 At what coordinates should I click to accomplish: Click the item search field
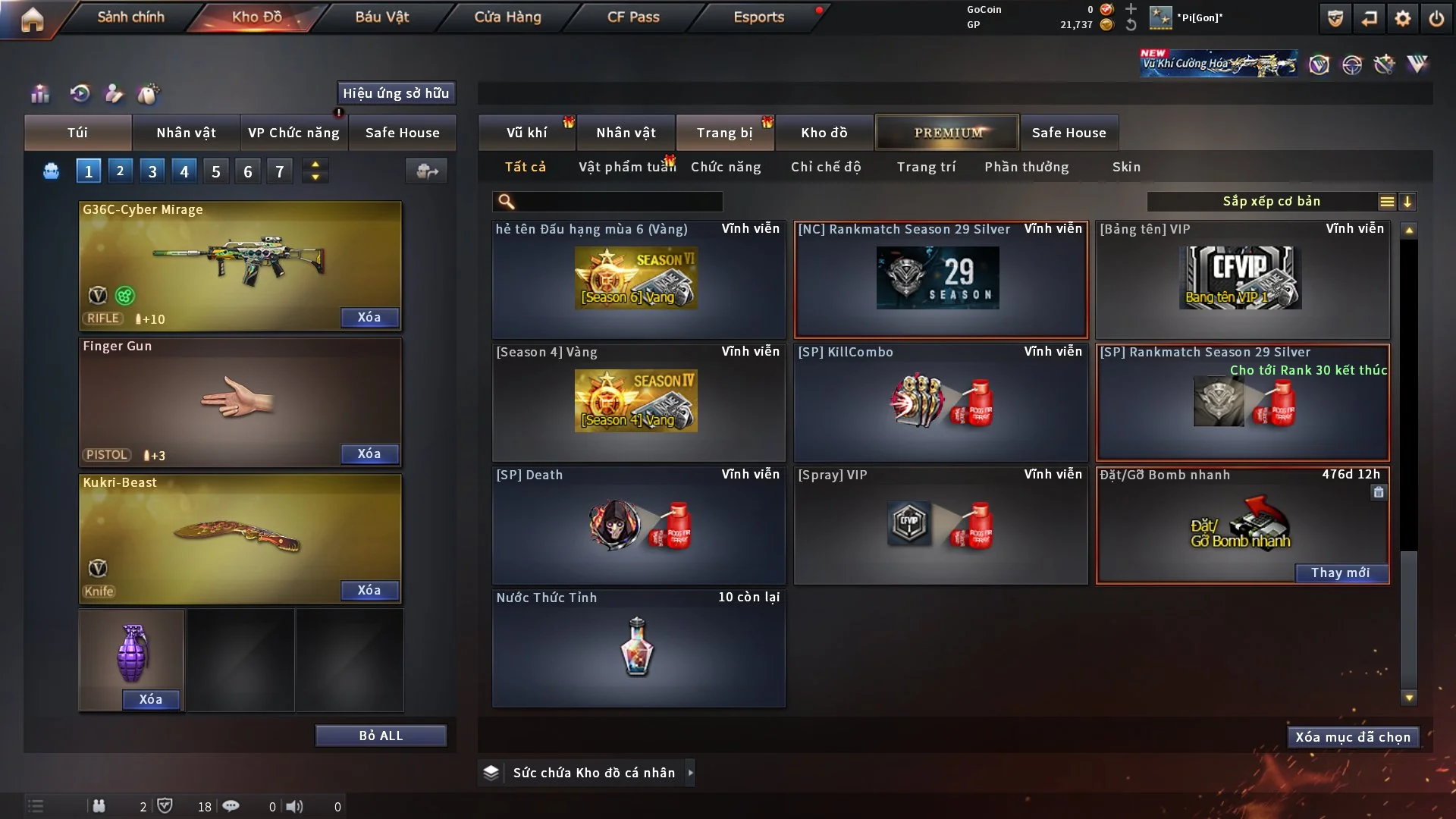pos(618,202)
